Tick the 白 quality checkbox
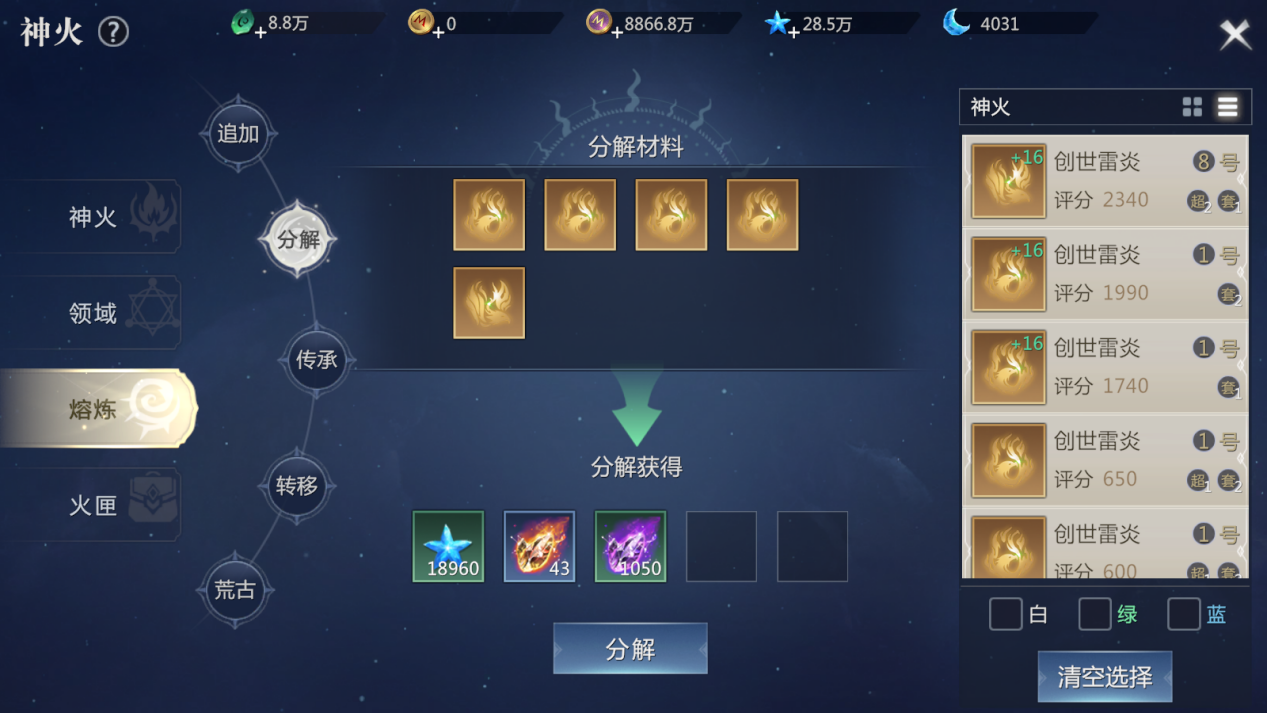 pos(1005,614)
